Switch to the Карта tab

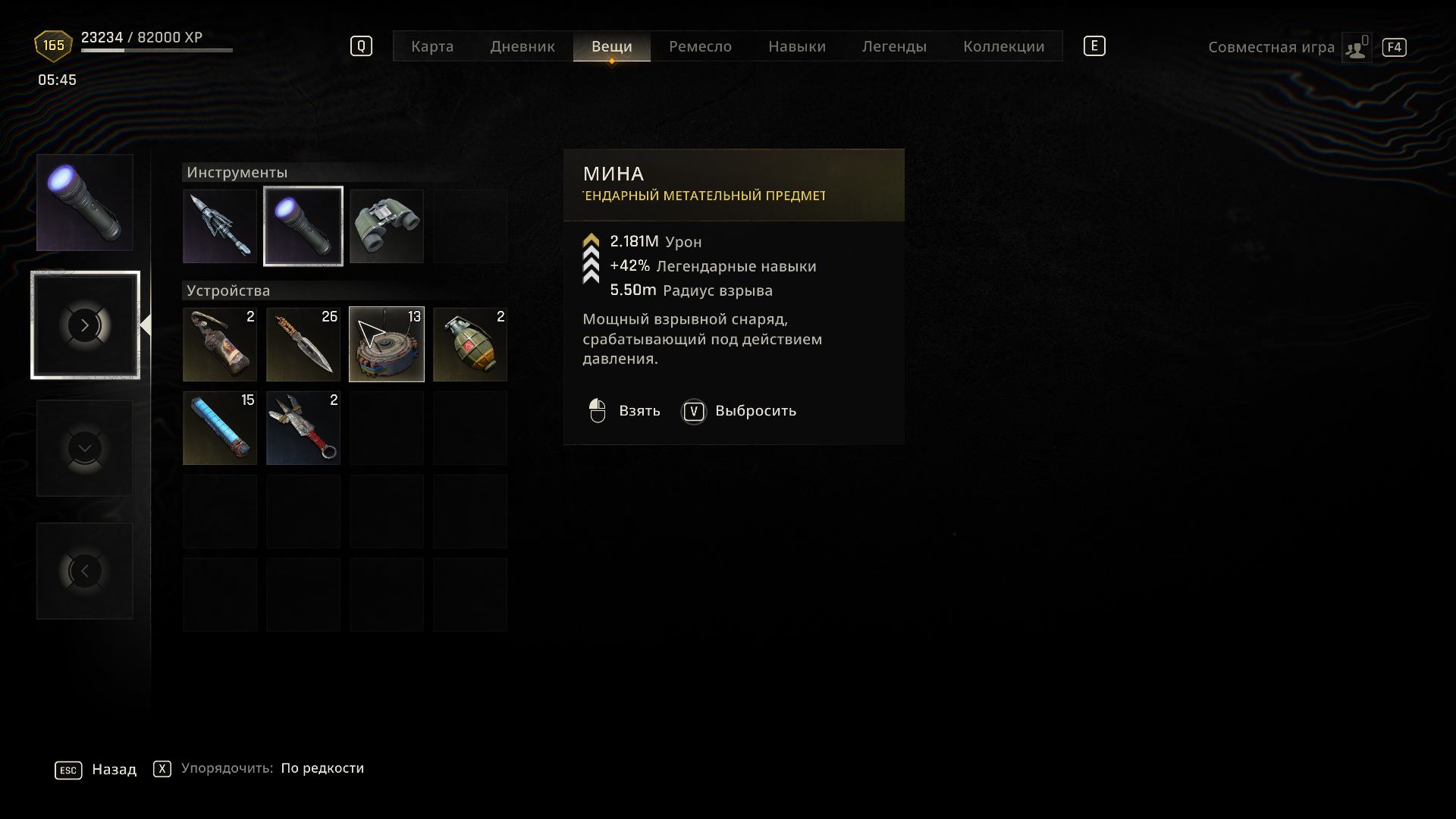[432, 46]
